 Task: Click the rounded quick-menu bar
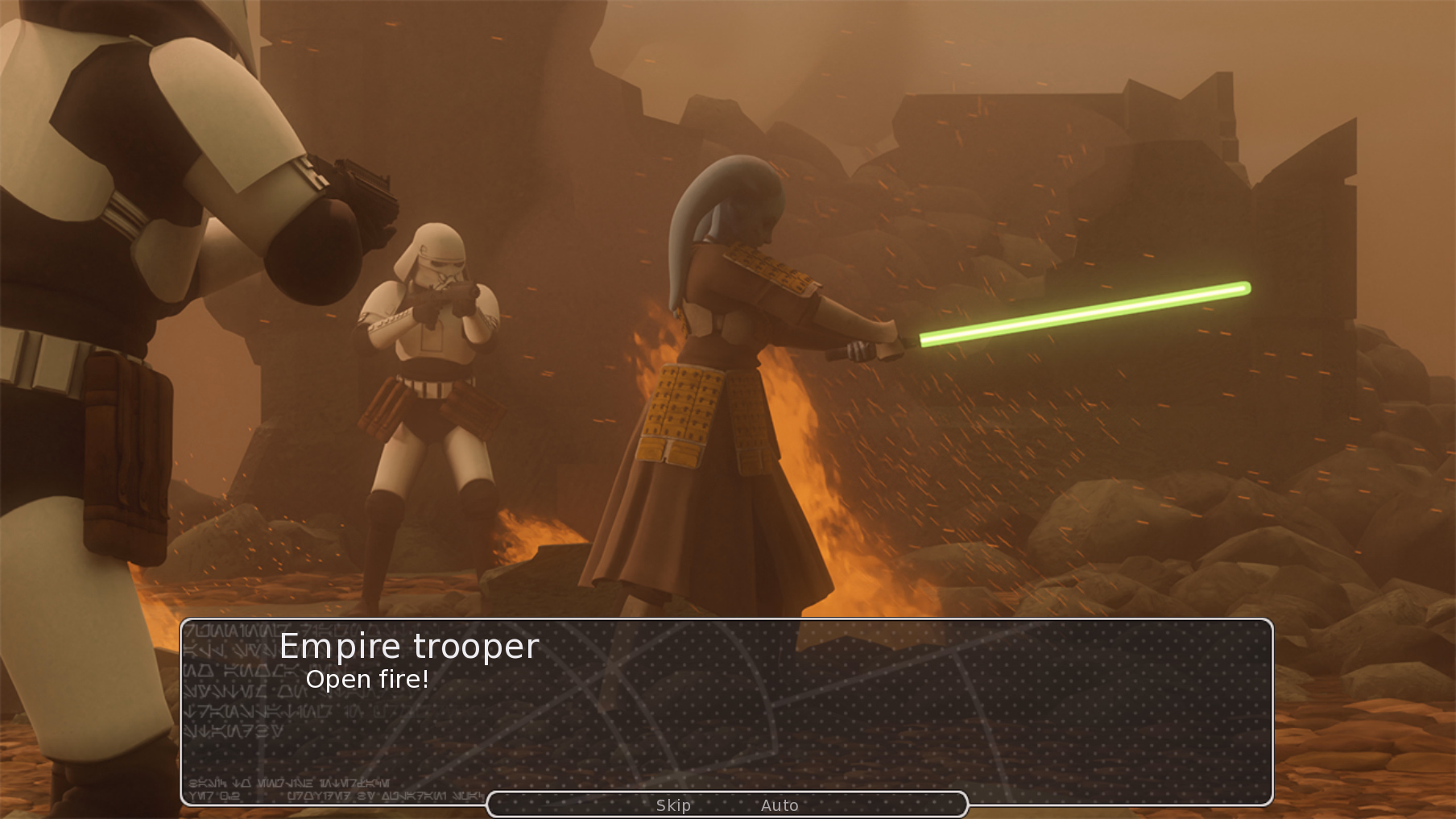tap(727, 803)
